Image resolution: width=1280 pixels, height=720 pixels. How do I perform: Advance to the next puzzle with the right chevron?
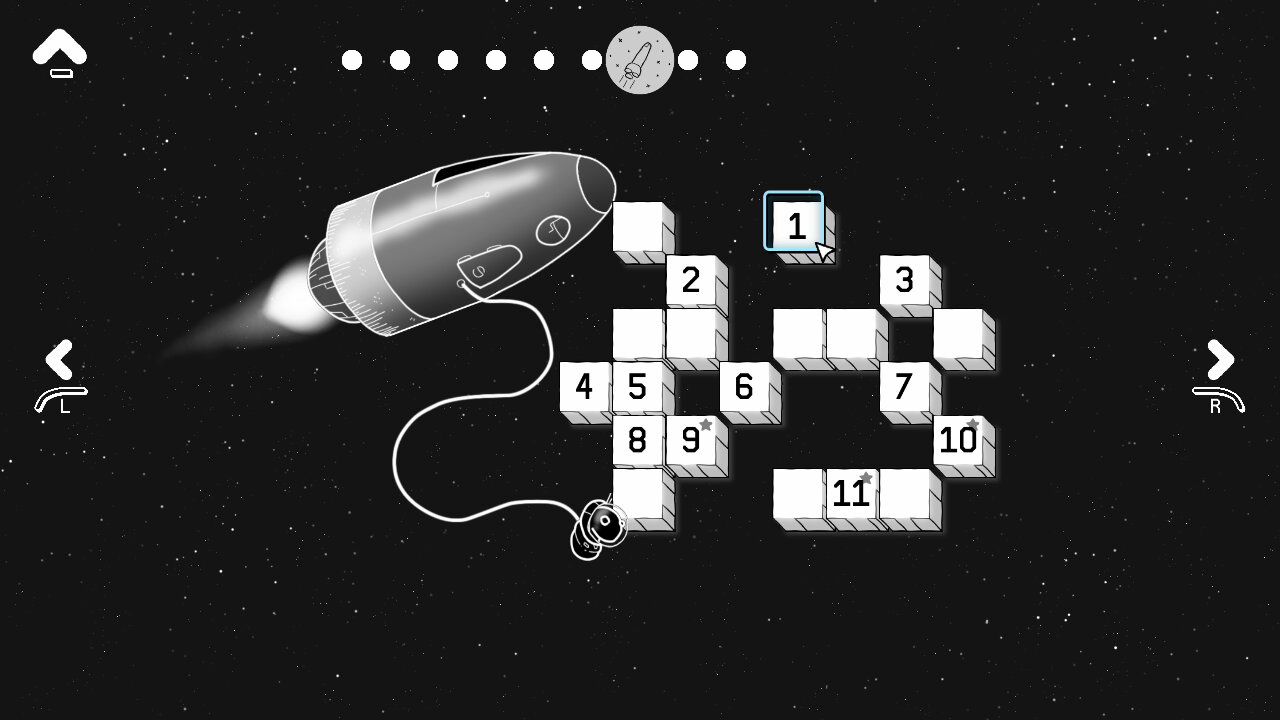point(1218,358)
